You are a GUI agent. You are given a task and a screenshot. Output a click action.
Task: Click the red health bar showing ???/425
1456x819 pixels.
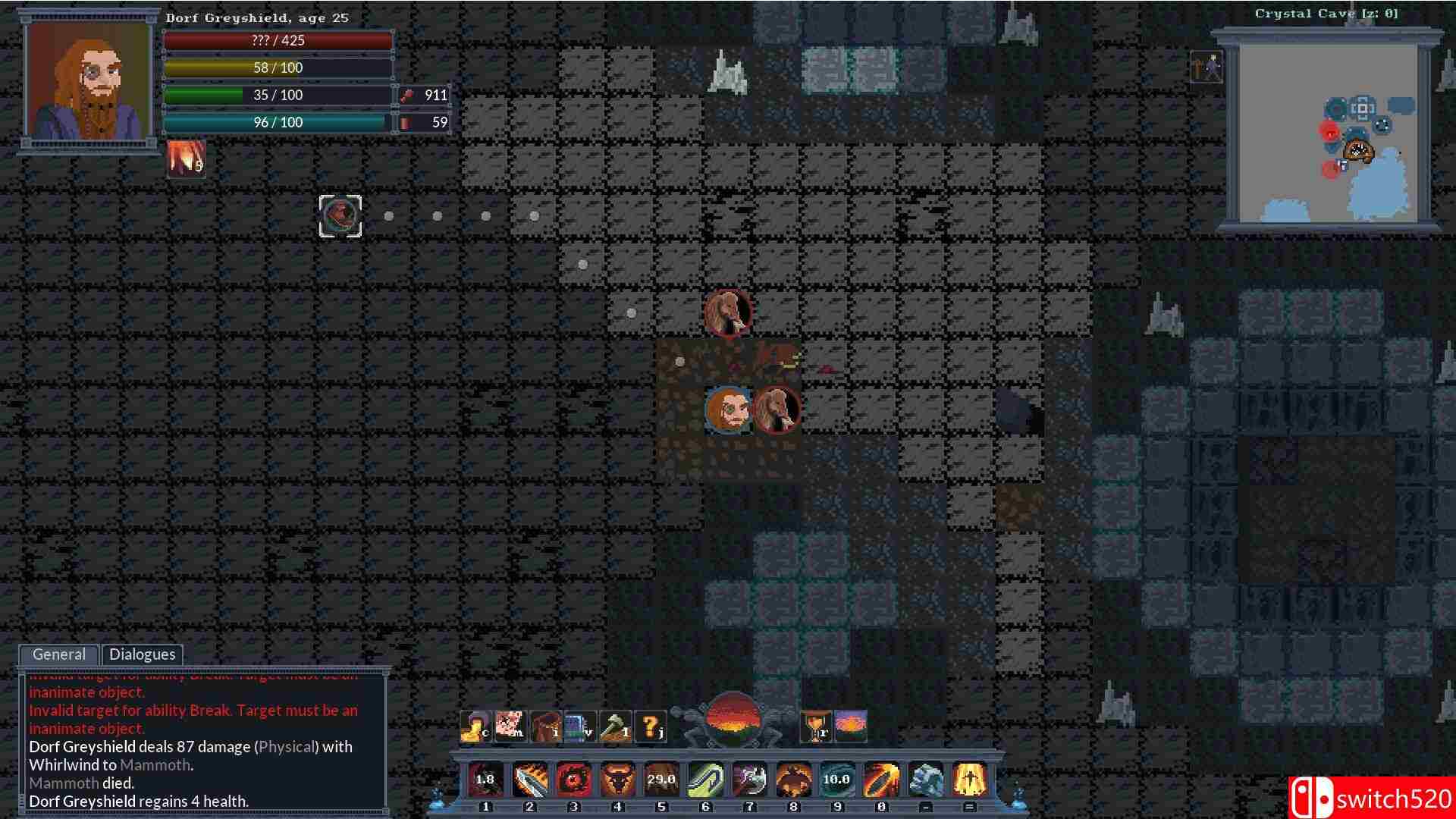tap(278, 40)
